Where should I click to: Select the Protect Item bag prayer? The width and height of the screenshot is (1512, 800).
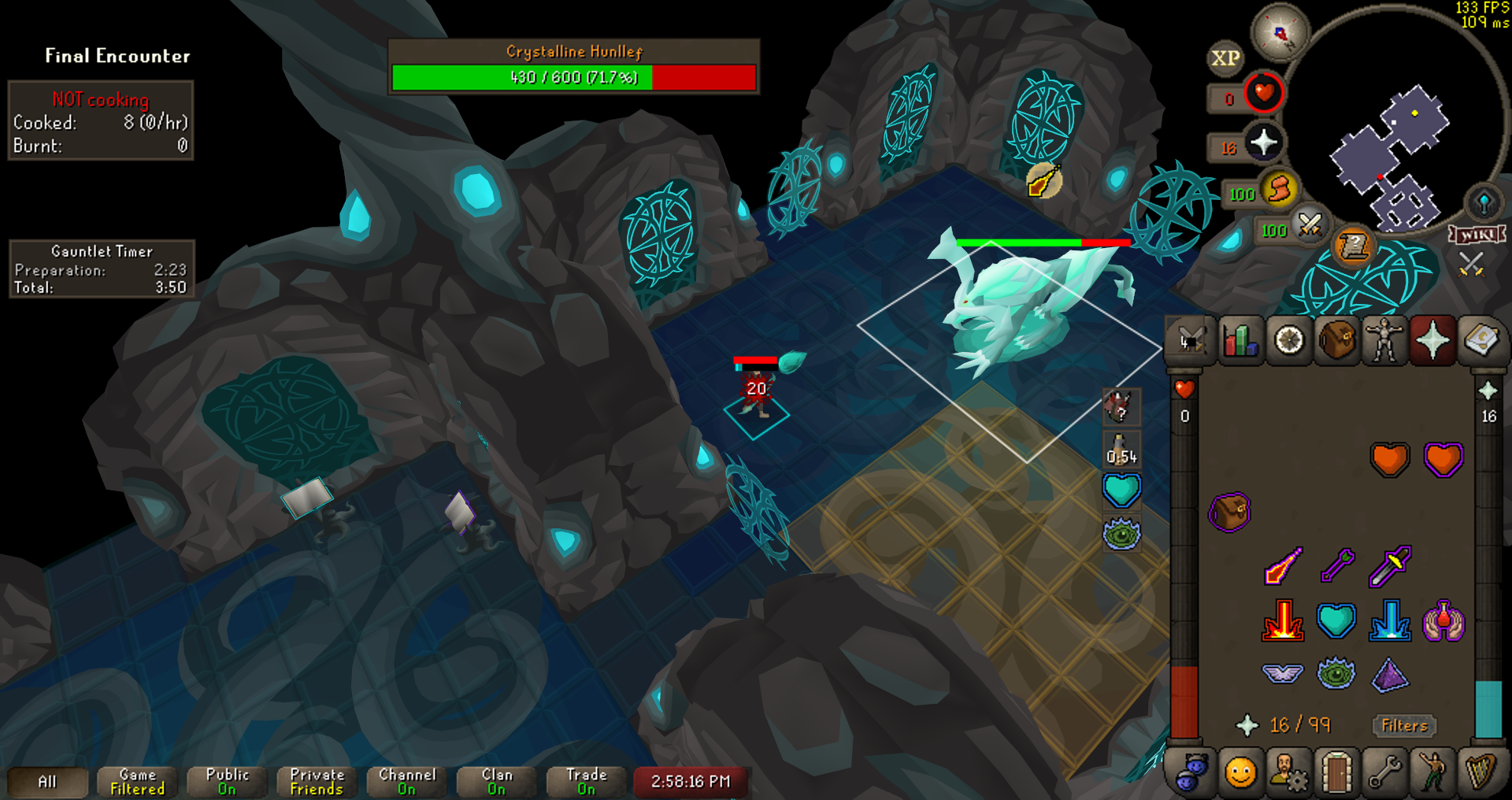1228,513
